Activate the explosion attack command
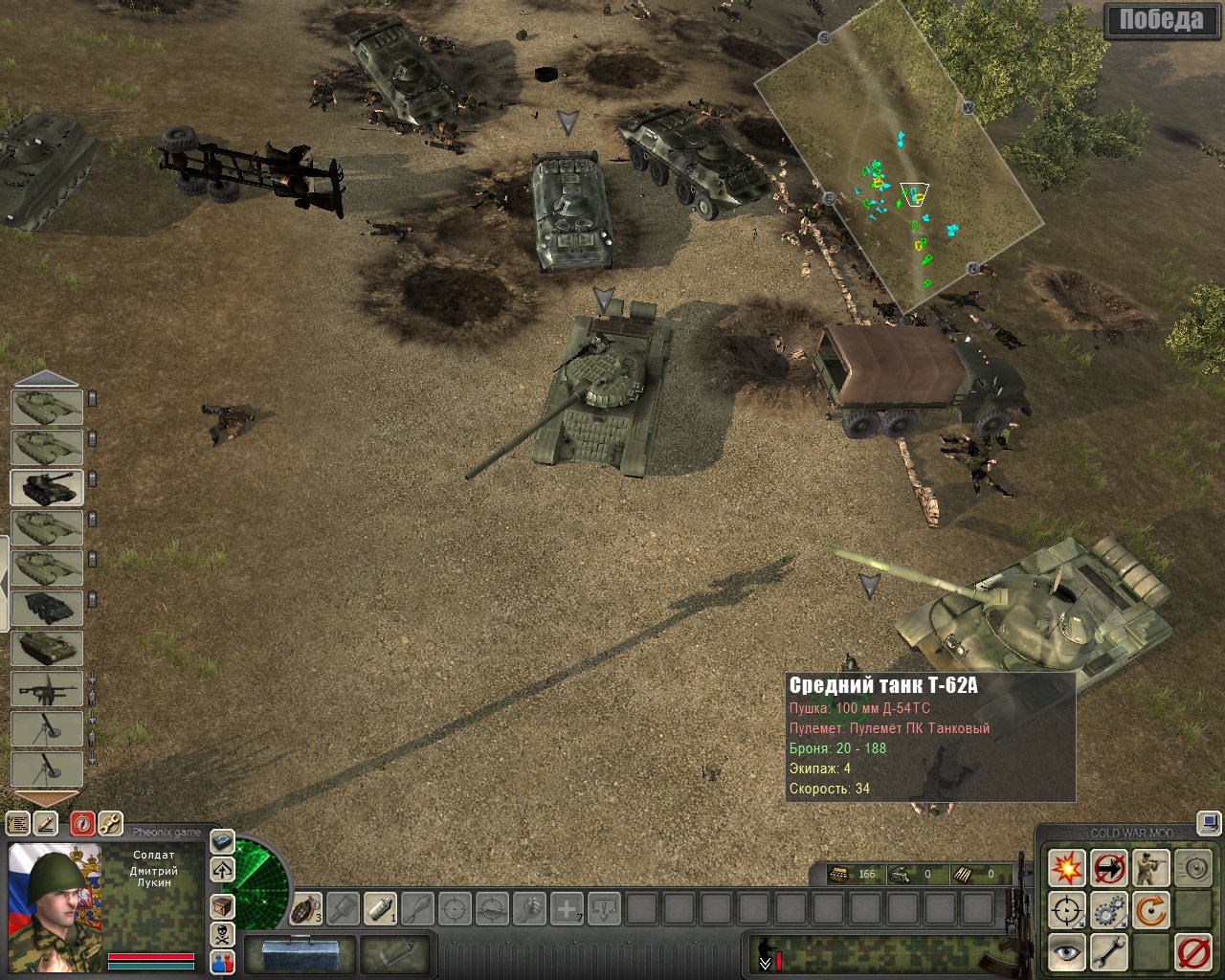This screenshot has width=1225, height=980. 1066,869
